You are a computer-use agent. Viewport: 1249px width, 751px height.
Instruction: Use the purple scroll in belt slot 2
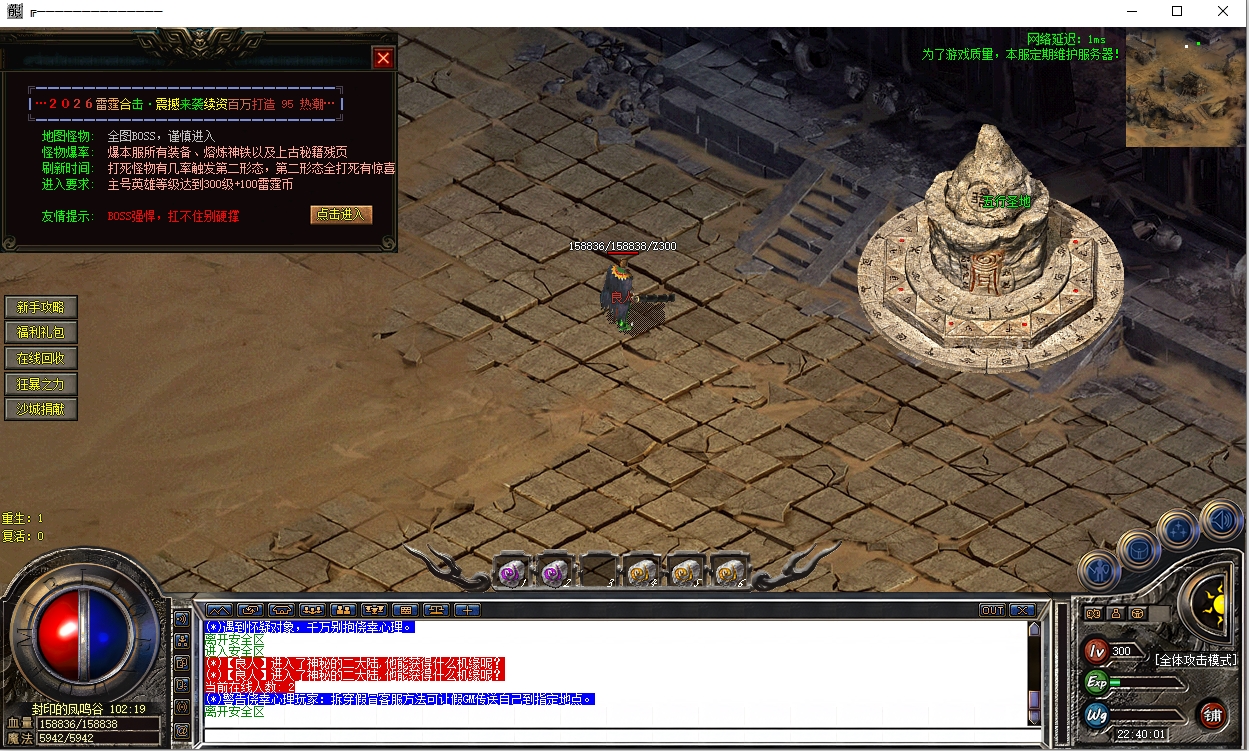tap(555, 573)
